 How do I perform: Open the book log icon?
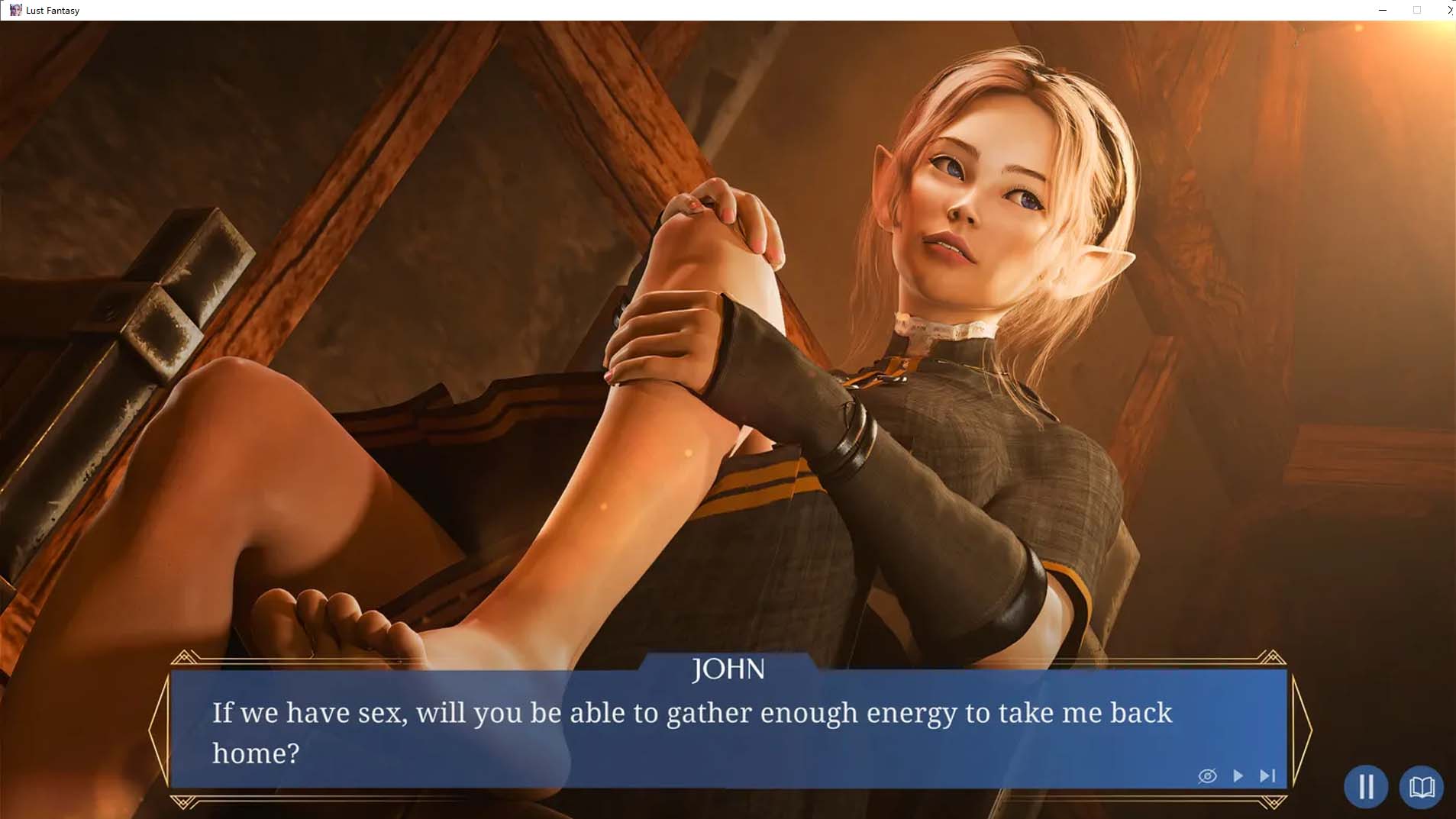[x=1421, y=786]
